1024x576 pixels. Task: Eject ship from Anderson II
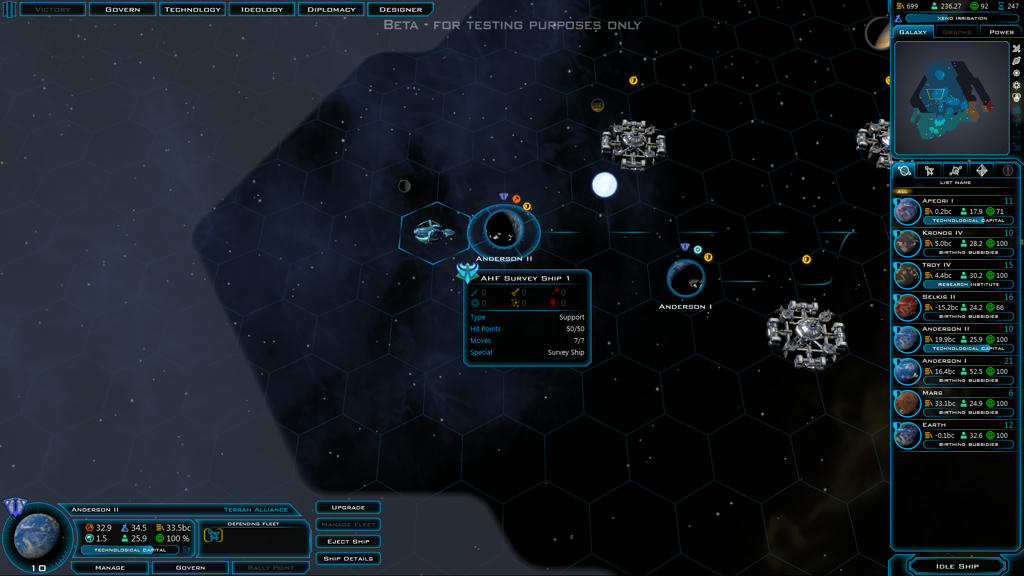(348, 542)
